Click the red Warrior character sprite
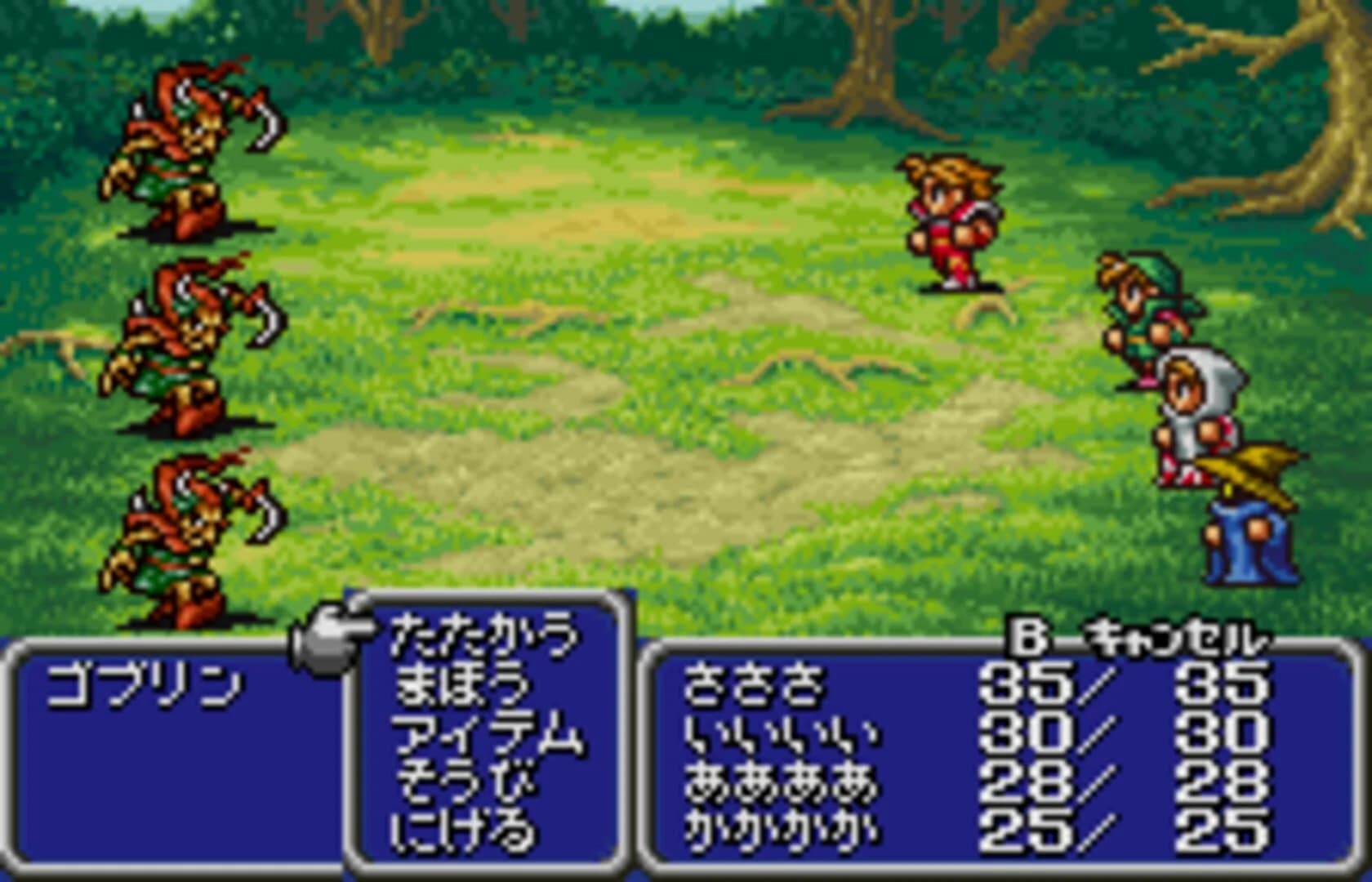1372x882 pixels. pos(951,220)
